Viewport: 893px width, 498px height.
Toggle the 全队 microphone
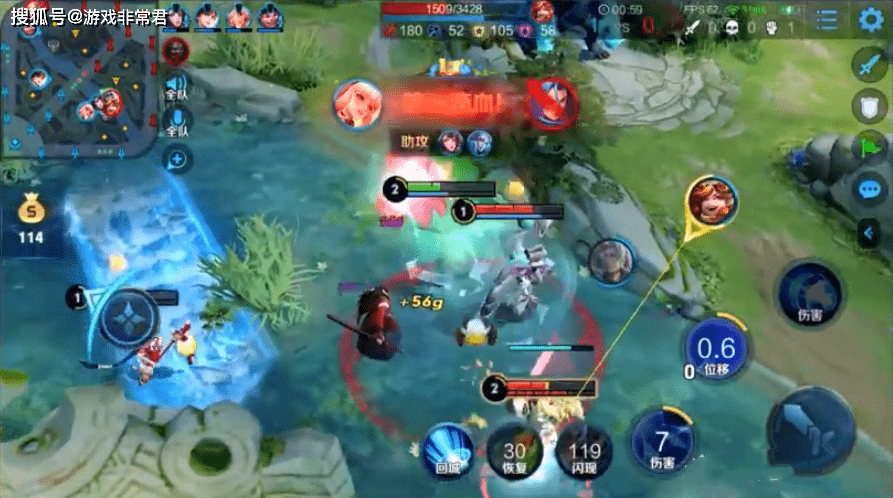176,124
